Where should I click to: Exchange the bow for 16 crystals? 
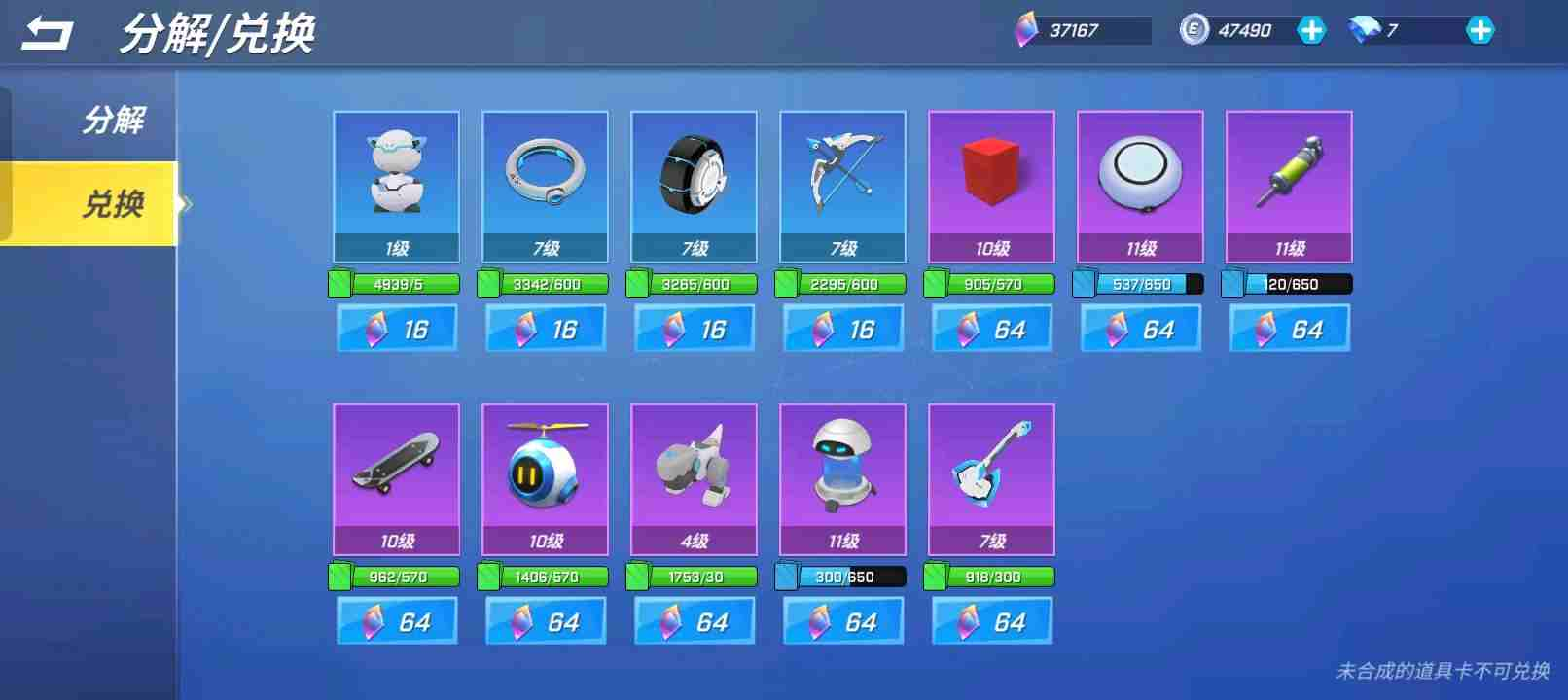point(843,329)
